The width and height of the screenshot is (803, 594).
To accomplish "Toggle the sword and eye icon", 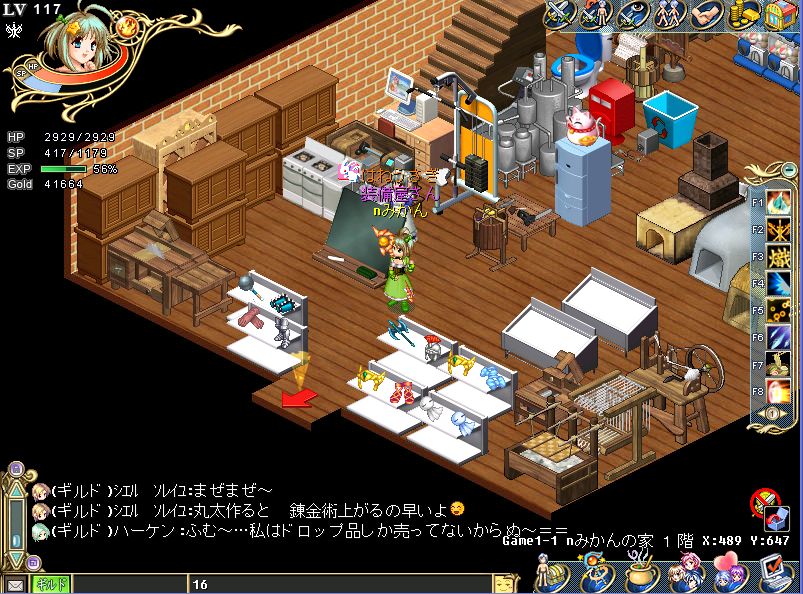I will [633, 13].
